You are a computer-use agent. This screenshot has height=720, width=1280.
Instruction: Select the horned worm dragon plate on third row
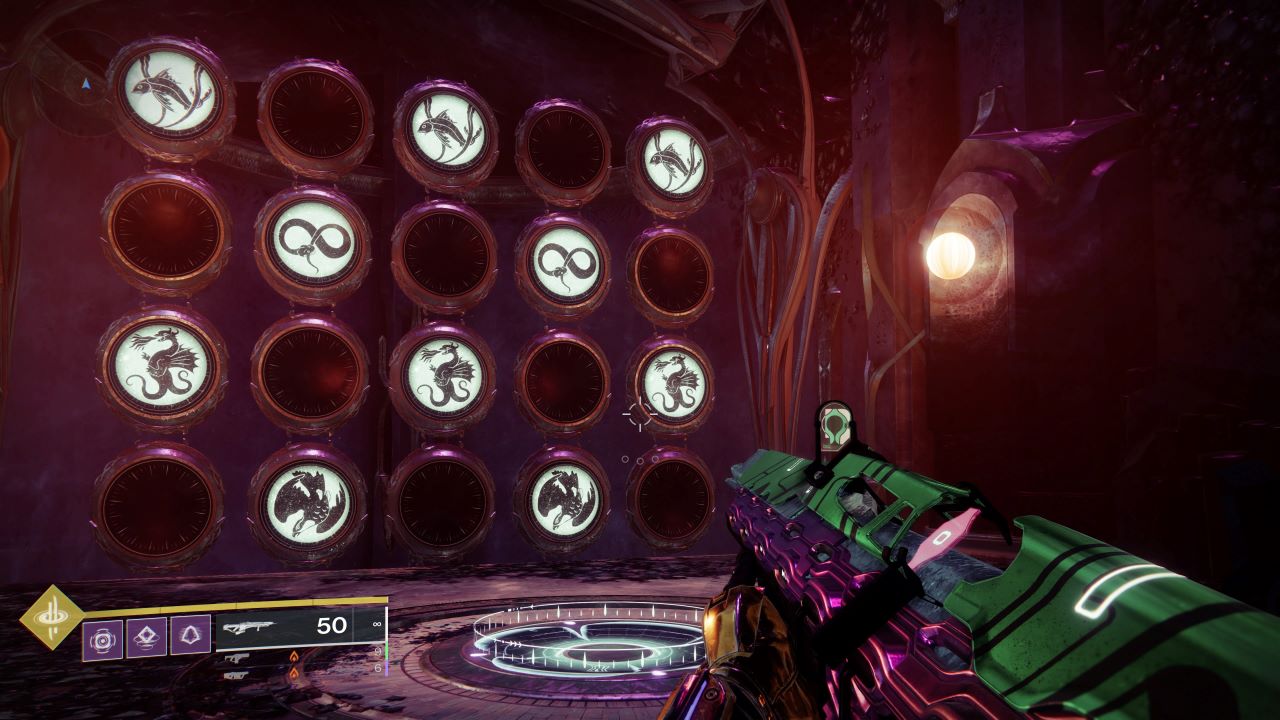[x=165, y=370]
